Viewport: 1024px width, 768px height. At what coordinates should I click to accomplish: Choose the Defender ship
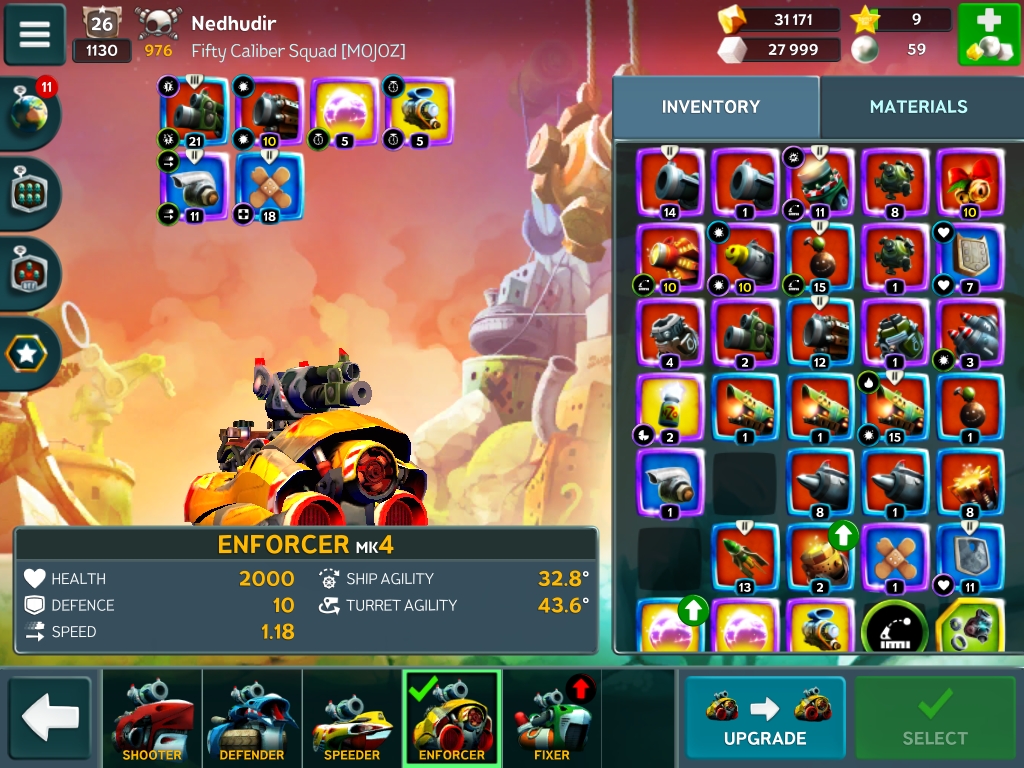click(252, 719)
